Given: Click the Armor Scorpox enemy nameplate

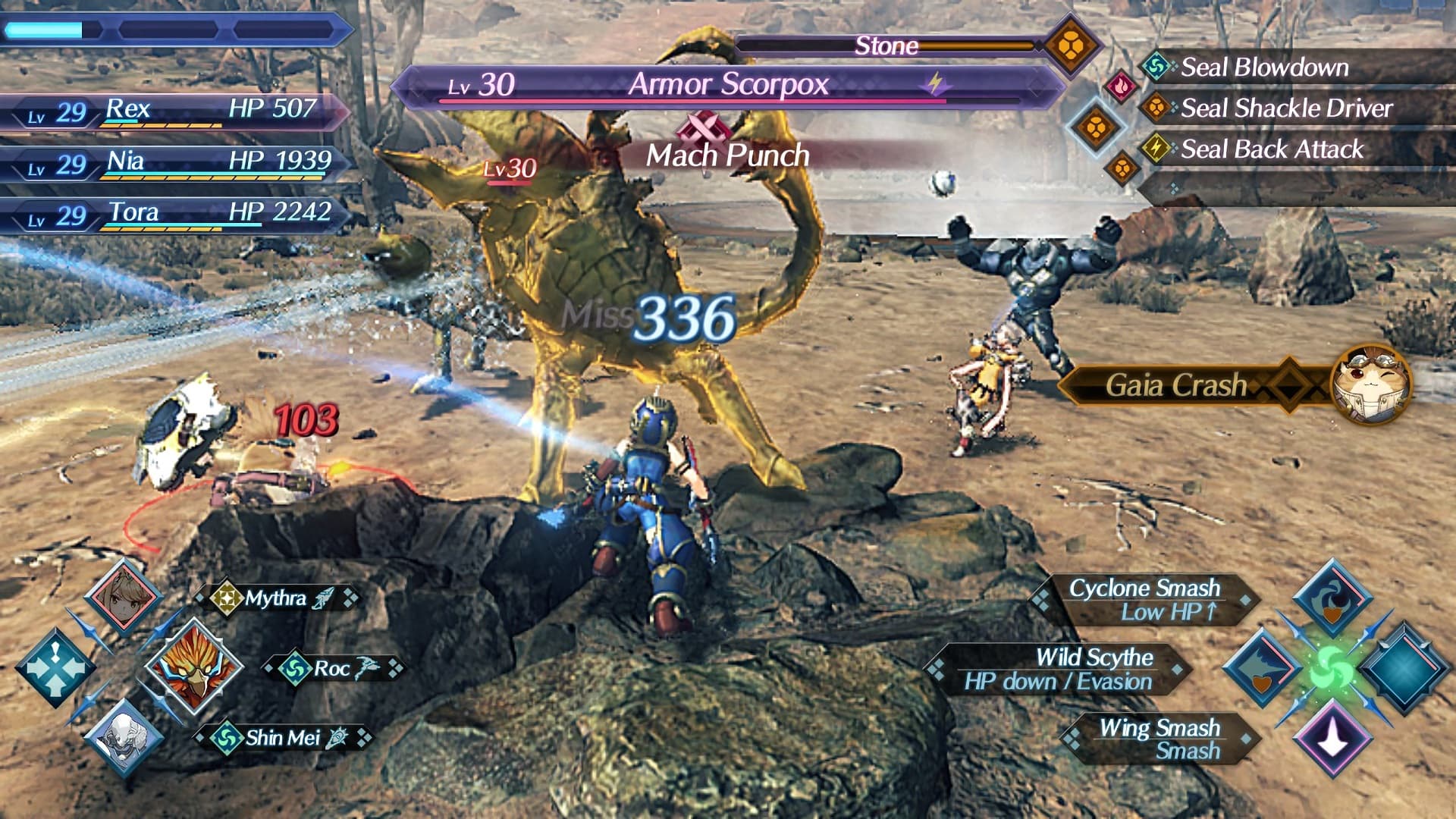Looking at the screenshot, I should 728,85.
